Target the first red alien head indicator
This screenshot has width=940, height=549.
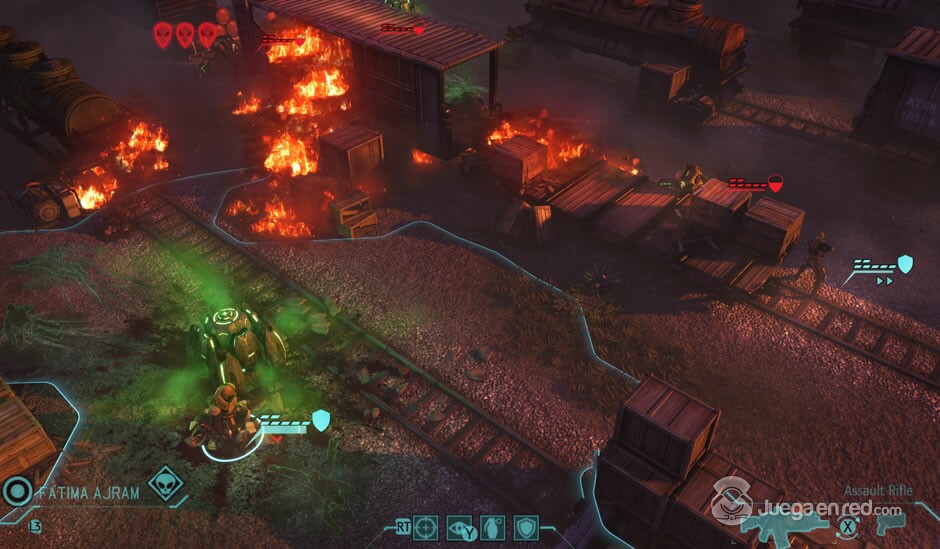coord(163,35)
